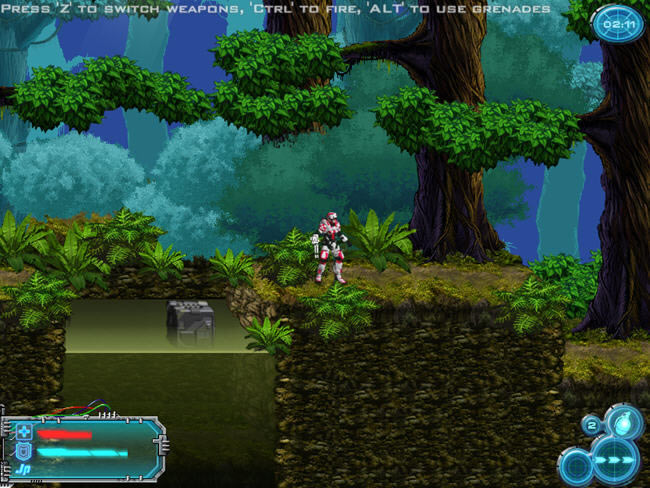Image resolution: width=650 pixels, height=488 pixels.
Task: Select the grenade icon
Action: pos(625,420)
